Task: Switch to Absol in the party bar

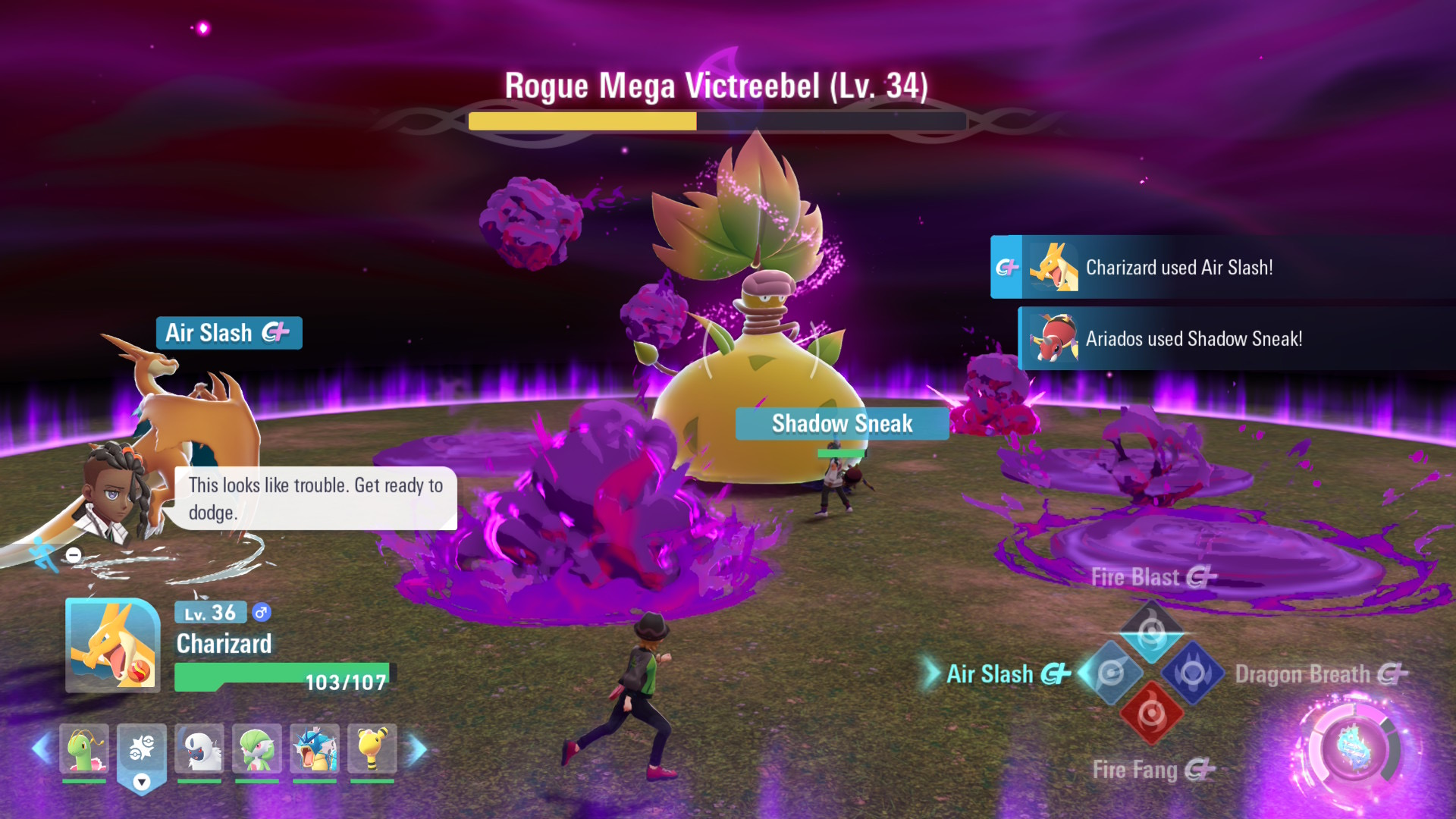Action: tap(199, 748)
